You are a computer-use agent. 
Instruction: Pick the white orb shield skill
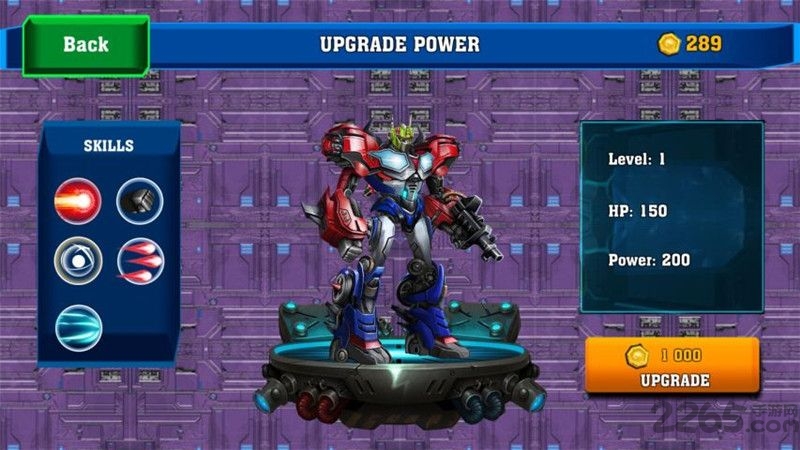point(78,262)
